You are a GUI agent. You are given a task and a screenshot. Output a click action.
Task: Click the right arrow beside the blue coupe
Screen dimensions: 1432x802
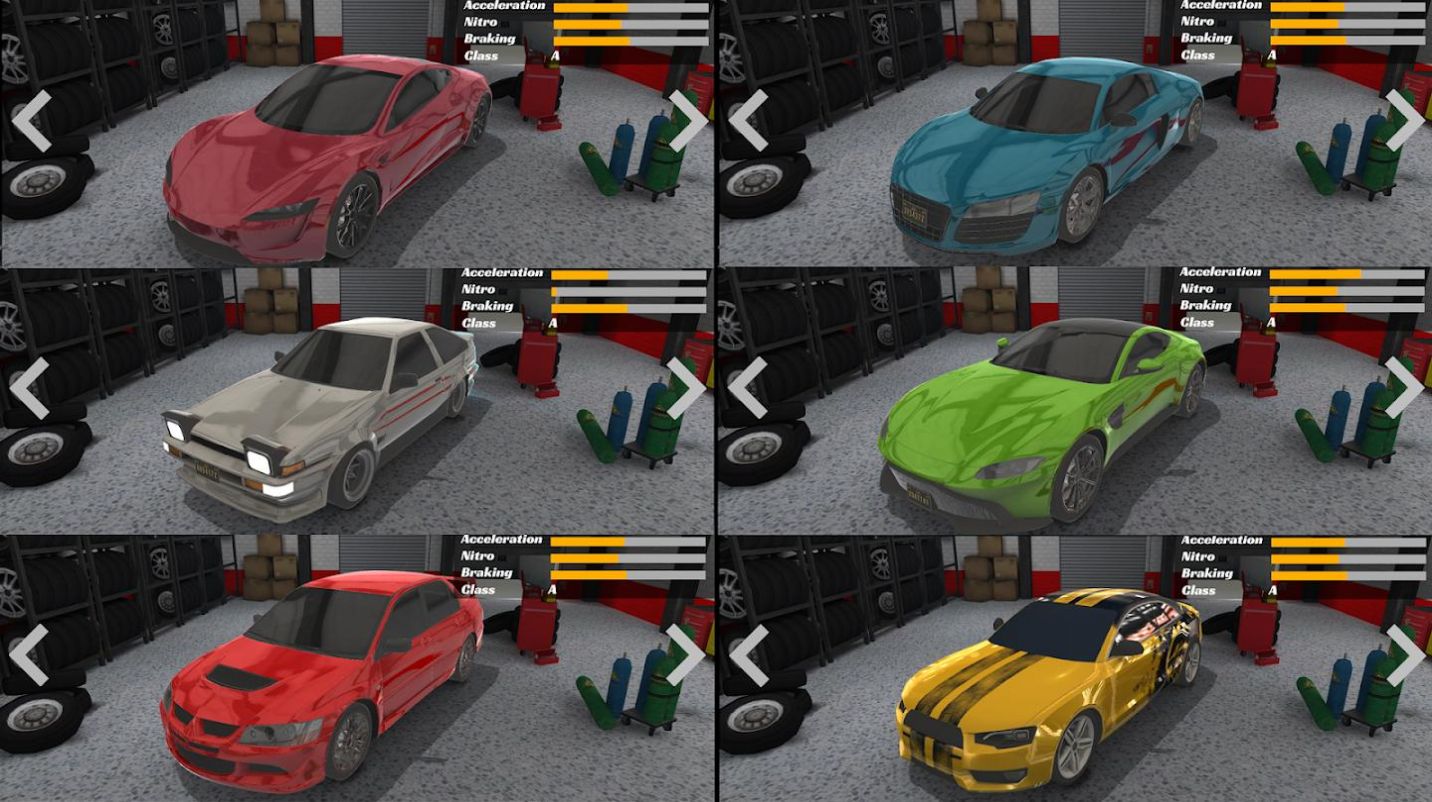1404,121
